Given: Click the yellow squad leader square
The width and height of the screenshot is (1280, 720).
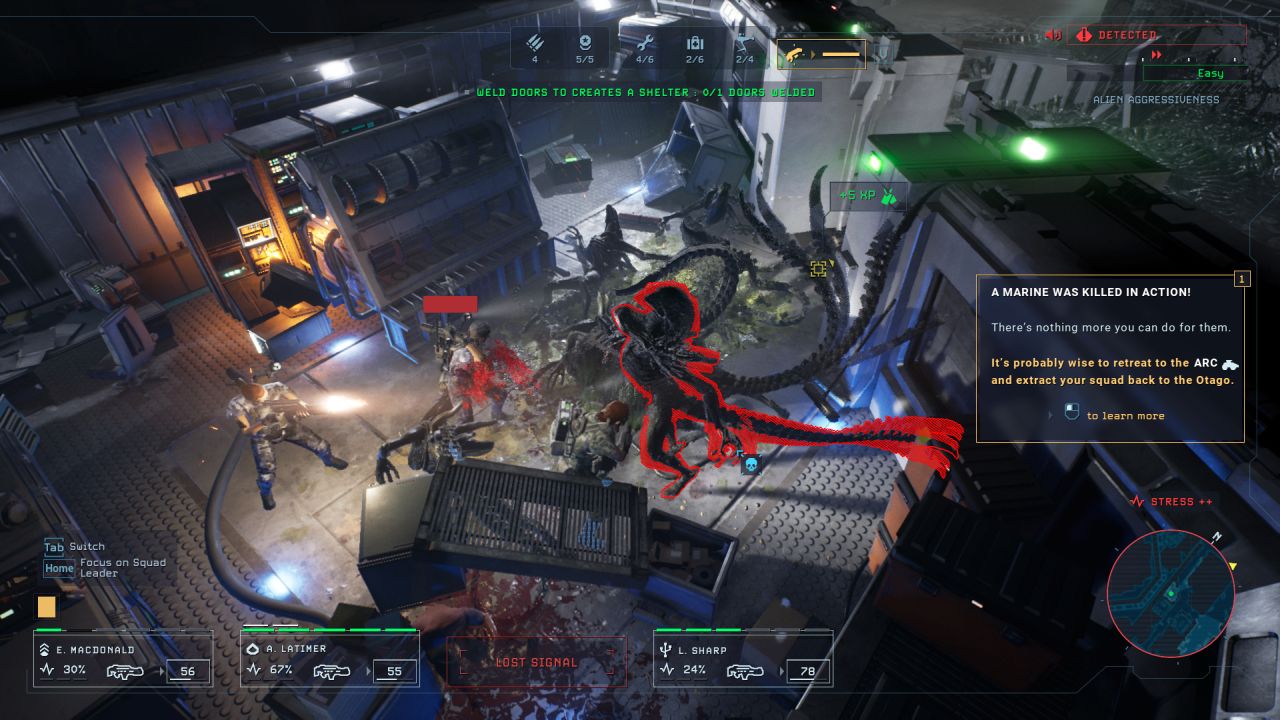Looking at the screenshot, I should [x=47, y=606].
